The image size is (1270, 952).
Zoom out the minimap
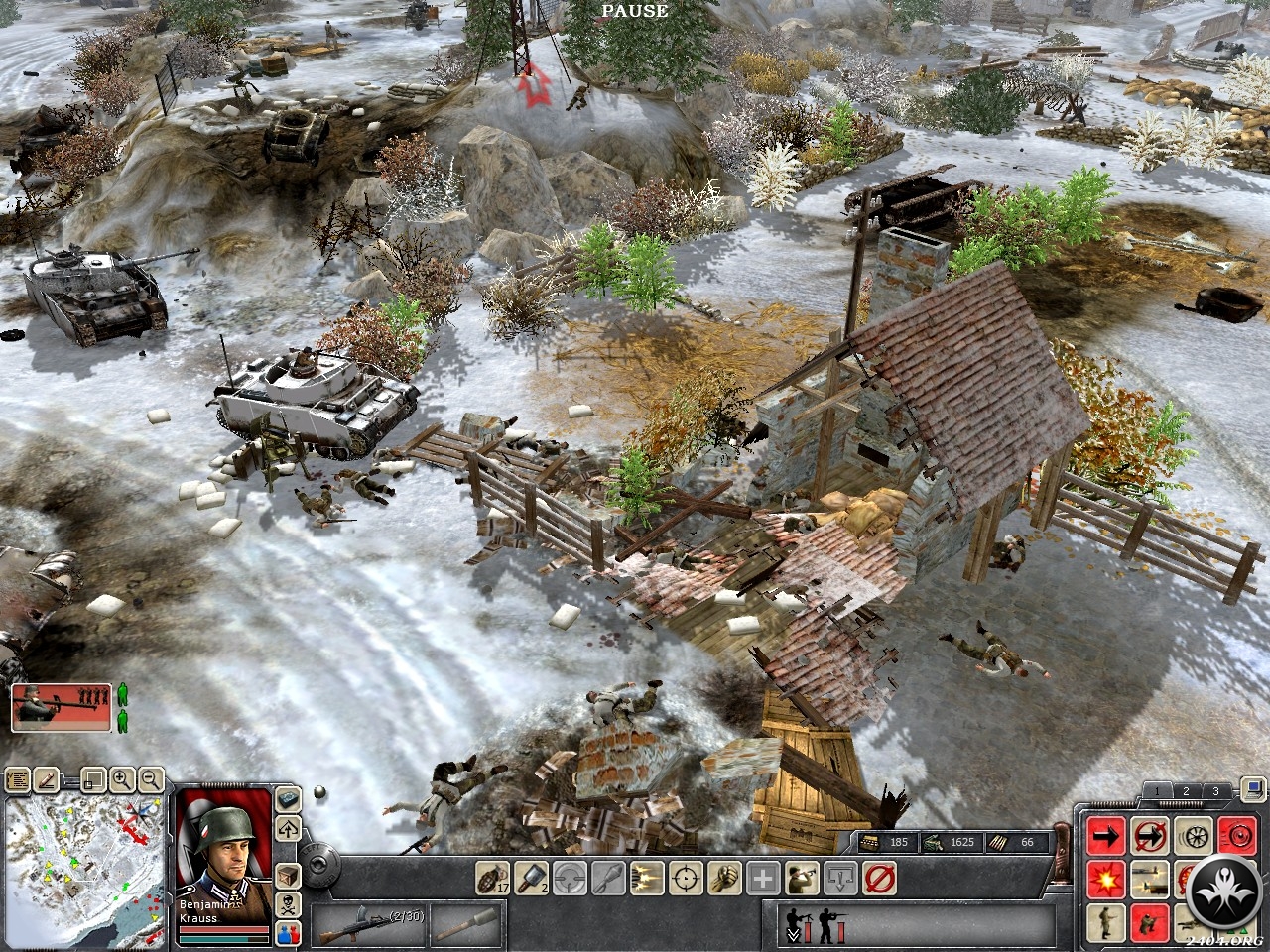pos(151,780)
